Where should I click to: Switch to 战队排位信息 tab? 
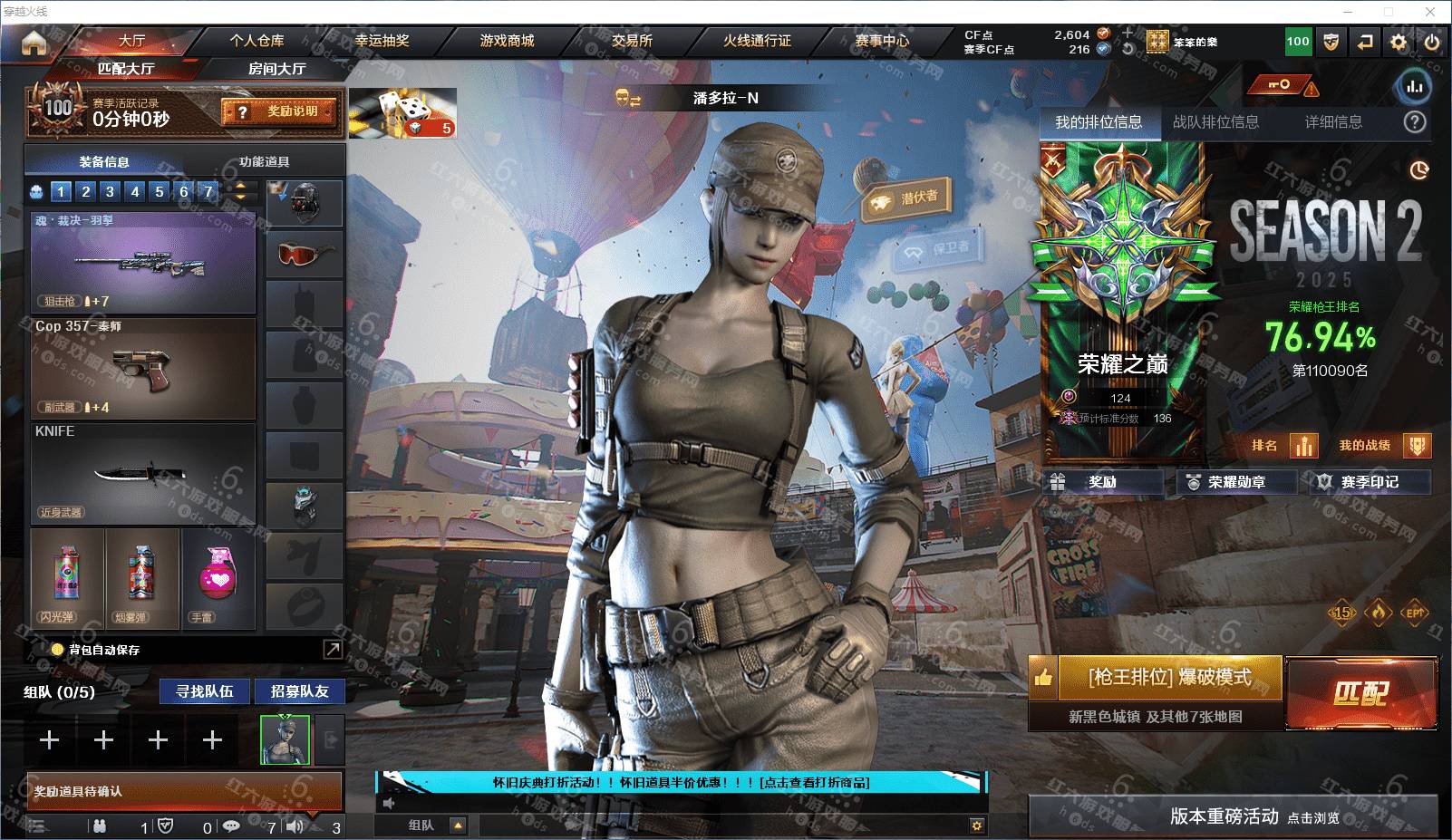[x=1215, y=122]
